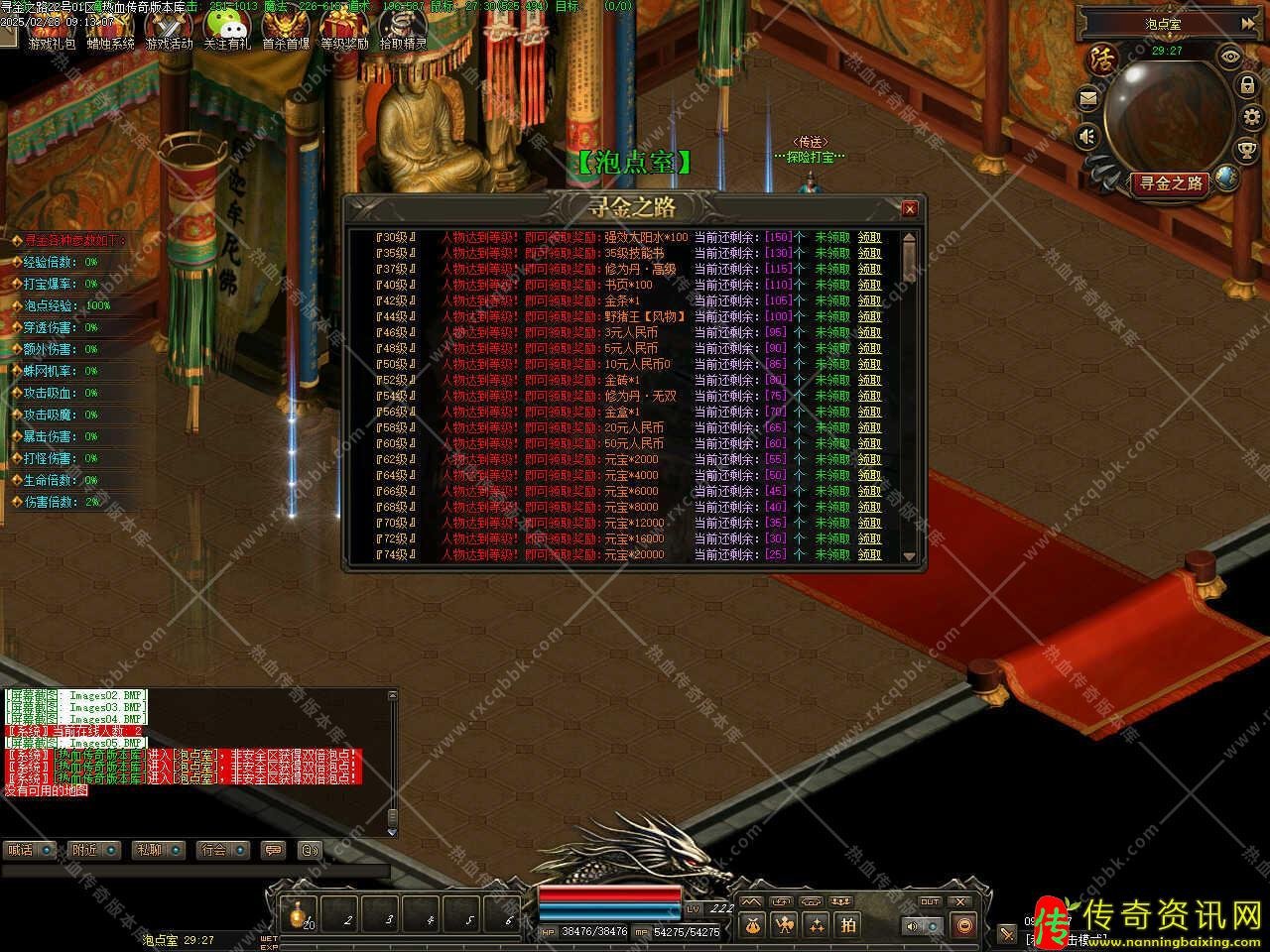Claim the 『50级』 10元人民币 reward
The width and height of the screenshot is (1270, 952).
point(869,365)
